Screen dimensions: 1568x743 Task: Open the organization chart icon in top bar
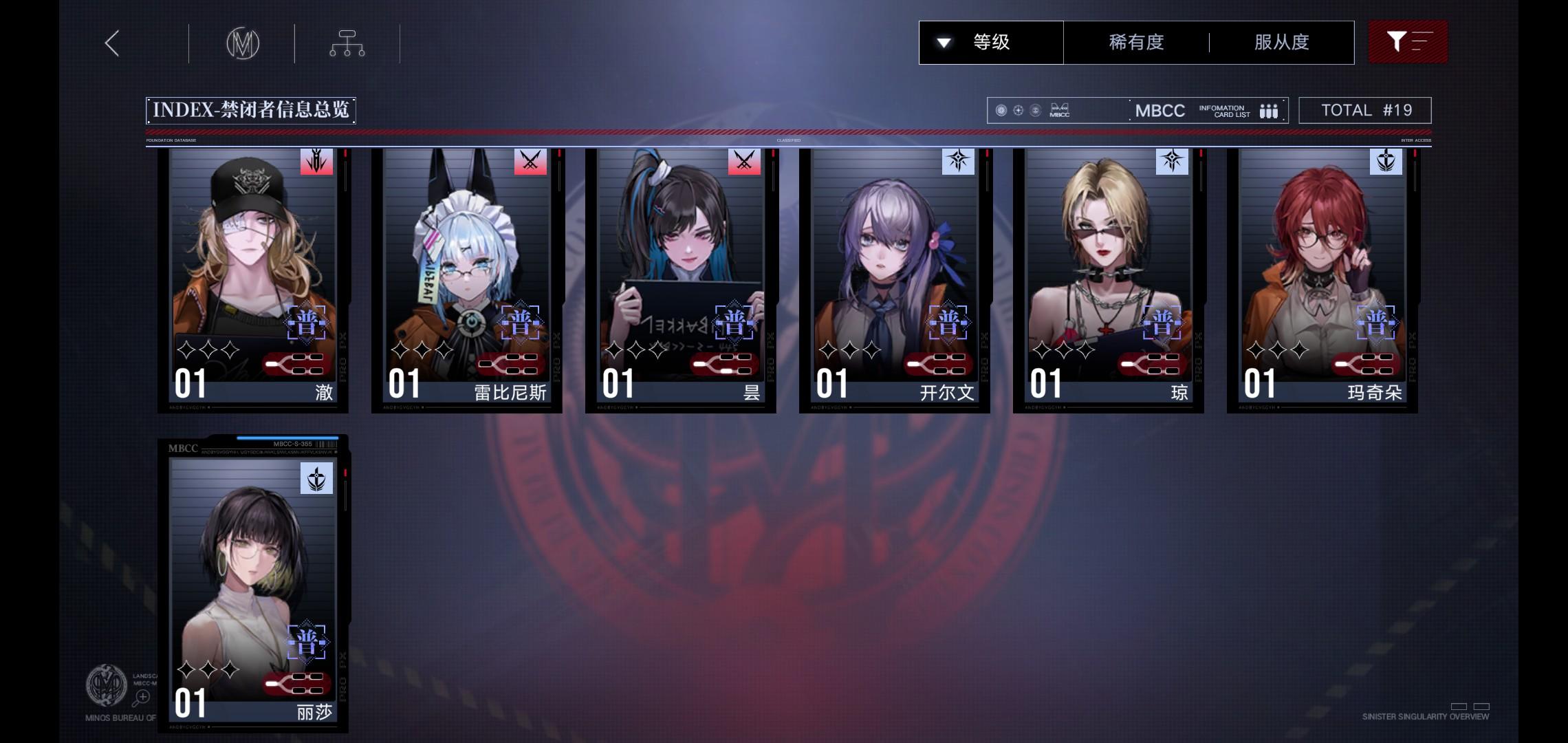(x=347, y=43)
